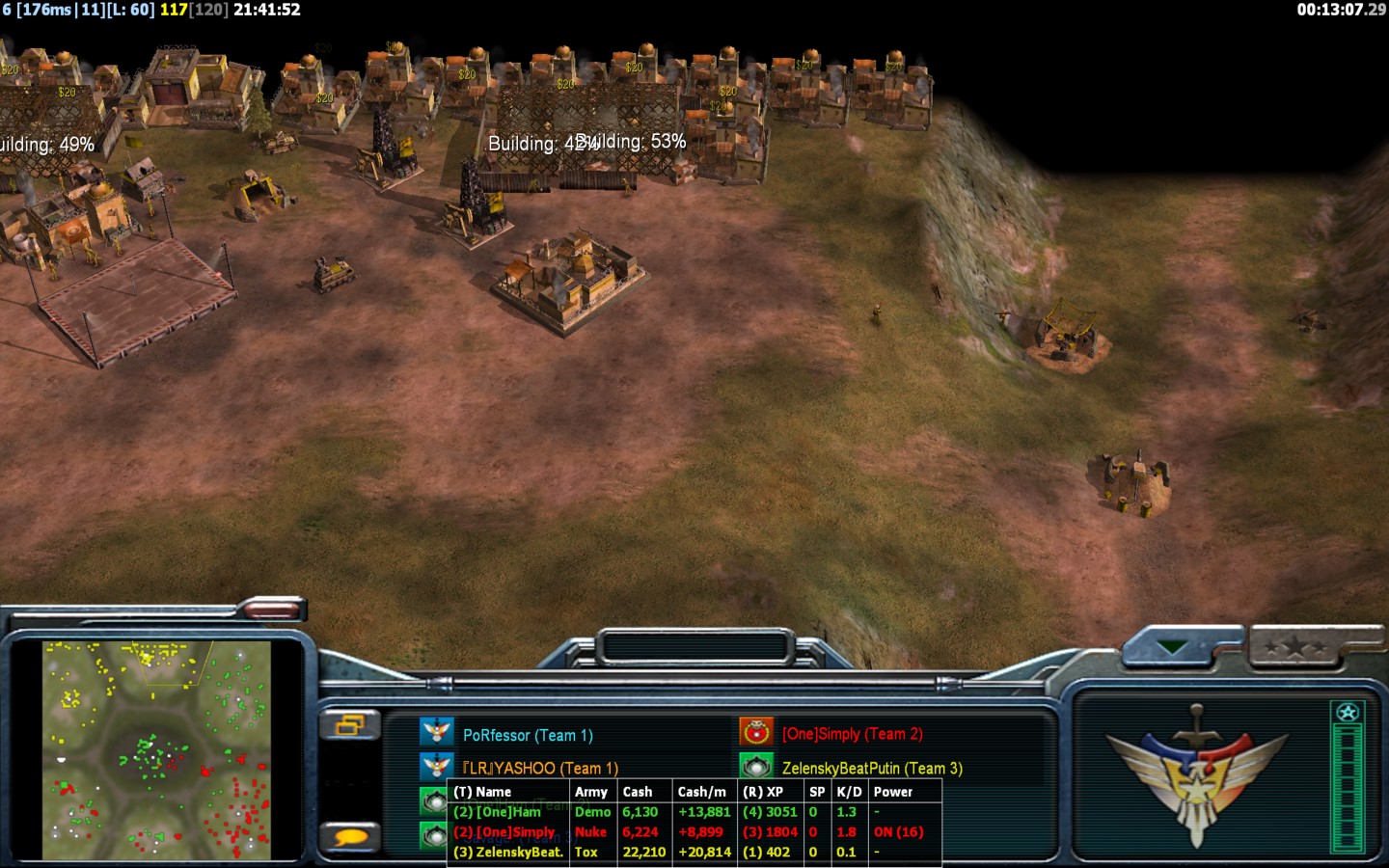The image size is (1389, 868).
Task: Click the orange overlapping-windows button
Action: [349, 724]
